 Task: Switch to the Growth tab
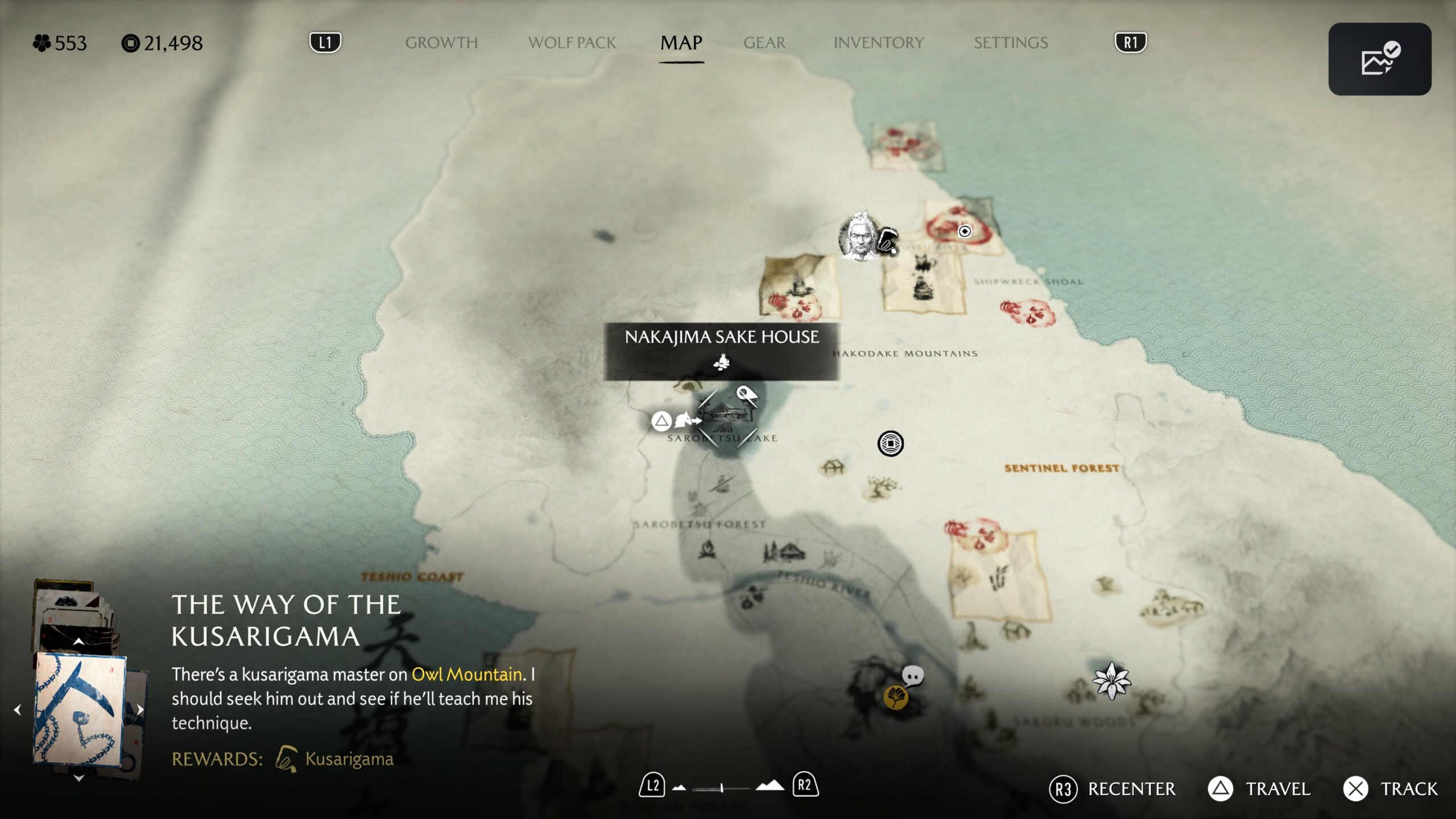click(441, 43)
